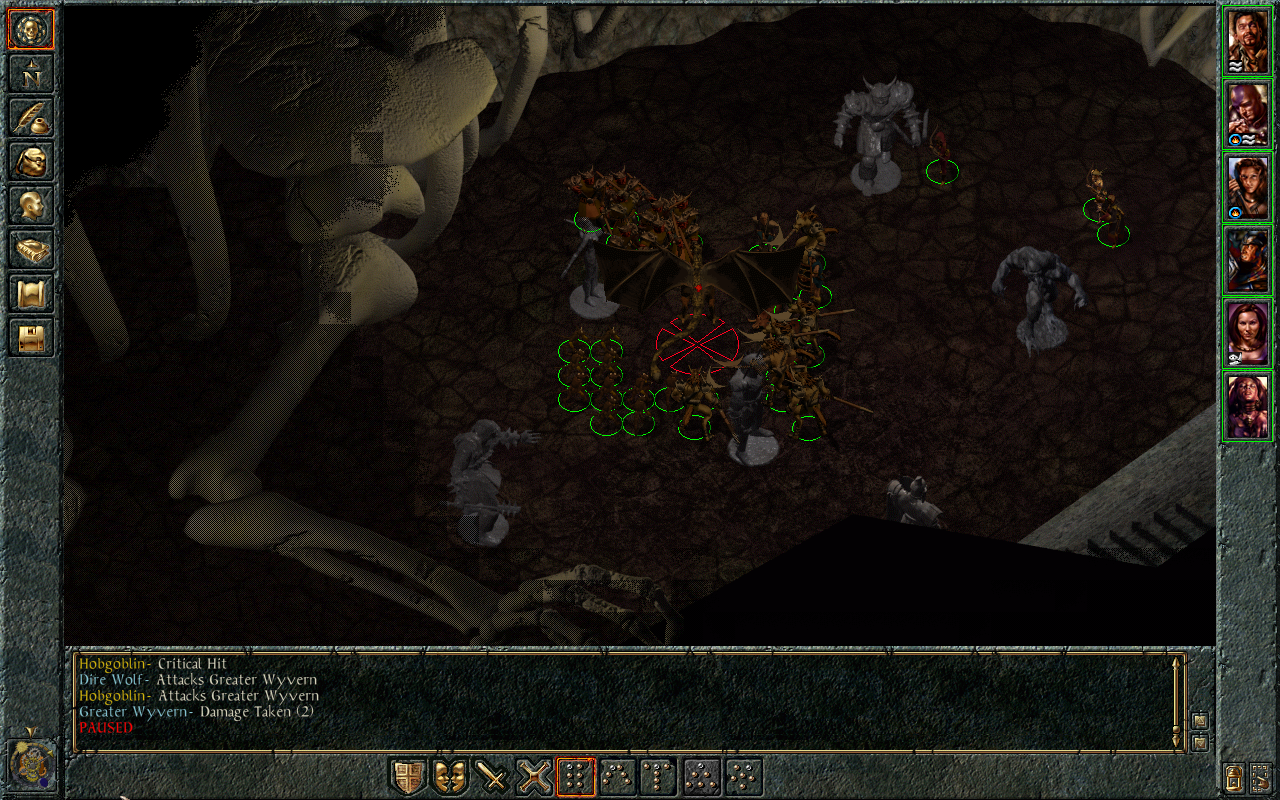This screenshot has height=800, width=1280.
Task: Open the area map with the compass button
Action: (31, 73)
